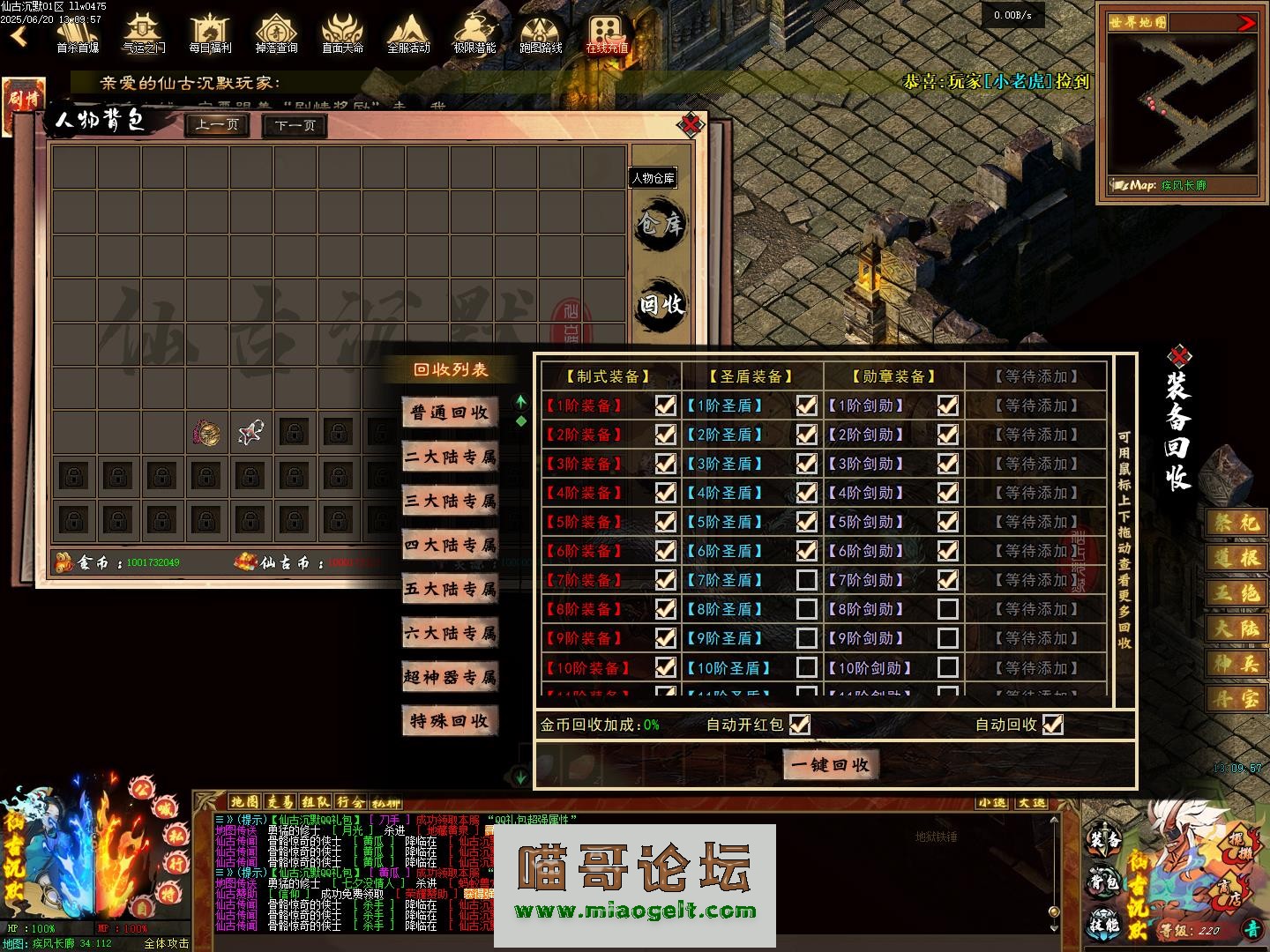Select 普通回收 in the recycle list
Viewport: 1270px width, 952px height.
[x=450, y=413]
